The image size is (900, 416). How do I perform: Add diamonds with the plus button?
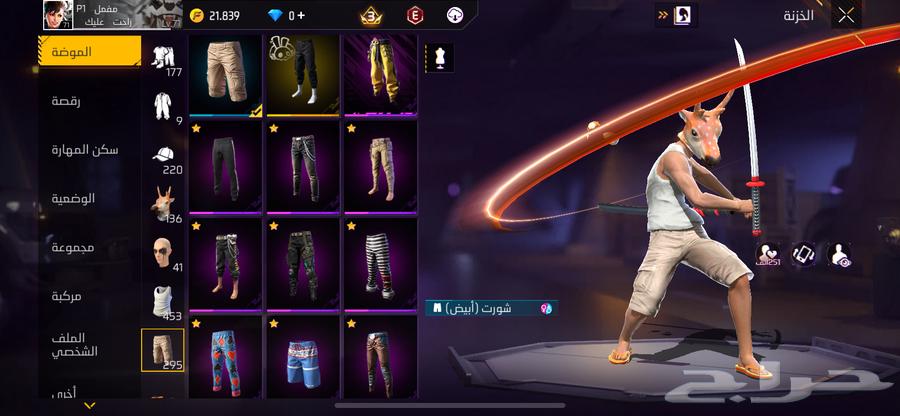[x=300, y=15]
